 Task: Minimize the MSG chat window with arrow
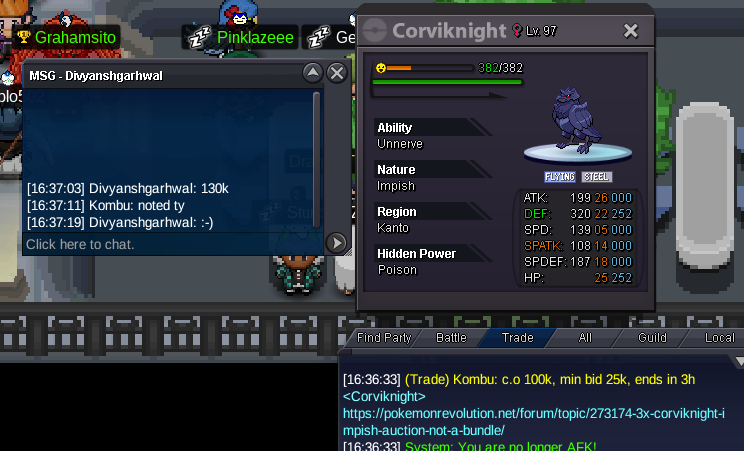coord(312,73)
